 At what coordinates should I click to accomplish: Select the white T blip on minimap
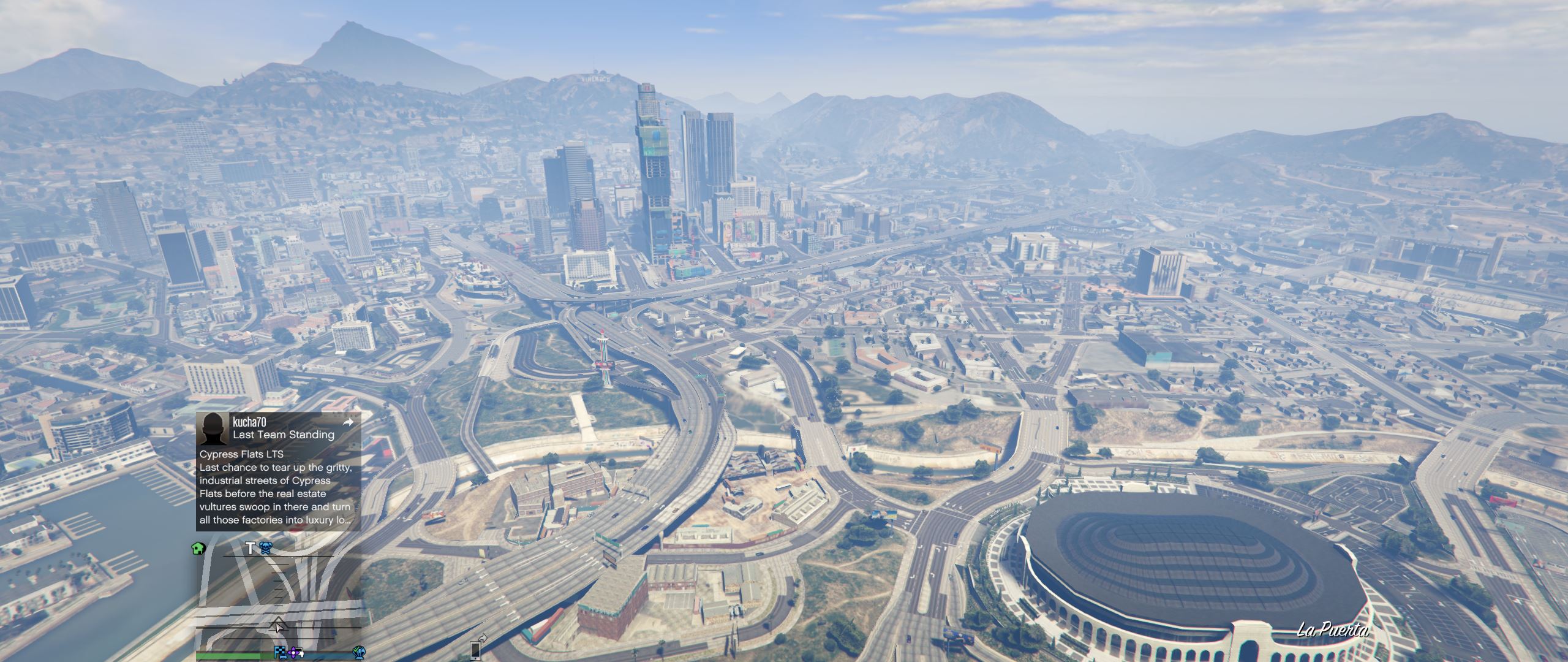click(250, 548)
